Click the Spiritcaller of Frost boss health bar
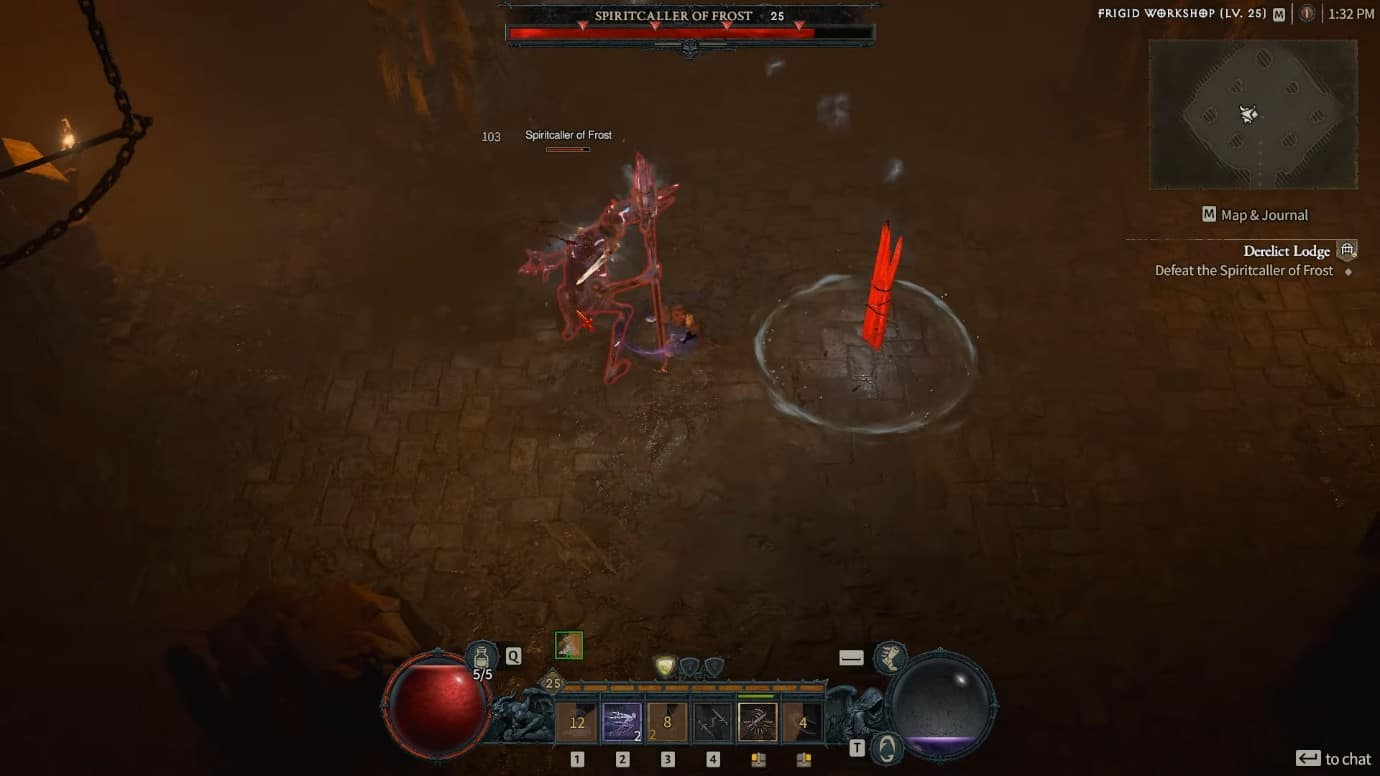This screenshot has width=1380, height=776. [690, 30]
